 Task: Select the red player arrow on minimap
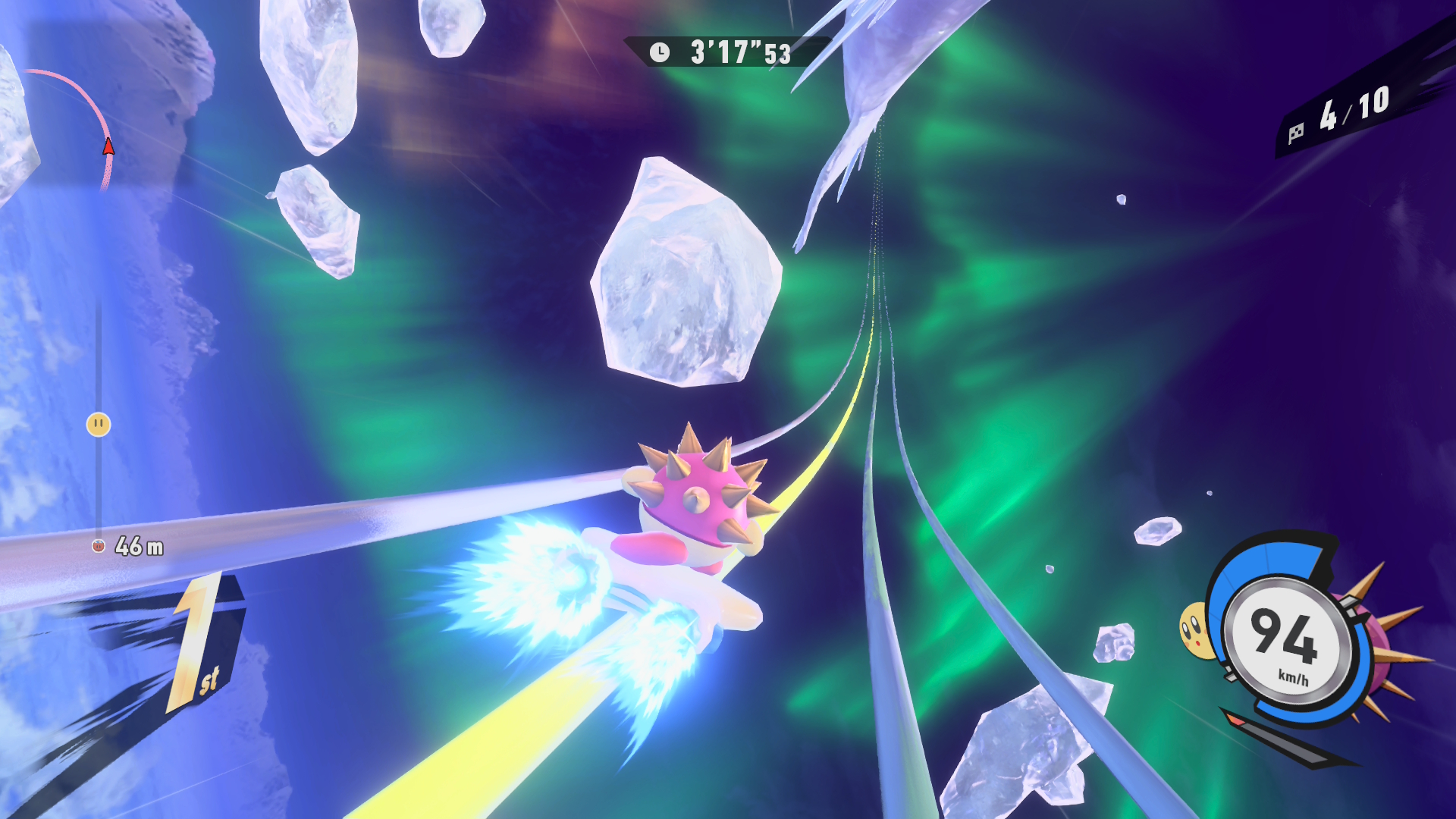(108, 146)
